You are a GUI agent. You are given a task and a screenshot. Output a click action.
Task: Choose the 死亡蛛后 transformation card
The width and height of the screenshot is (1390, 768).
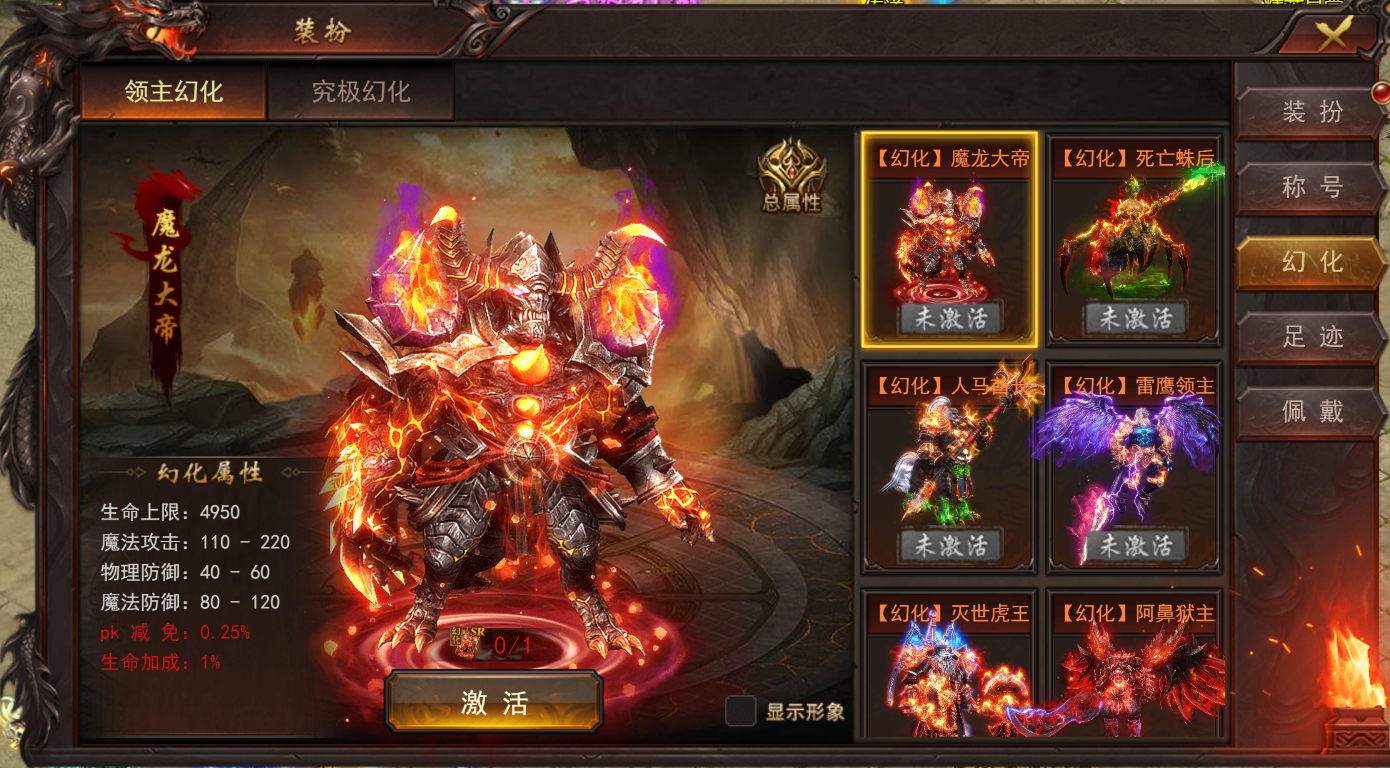tap(1135, 240)
